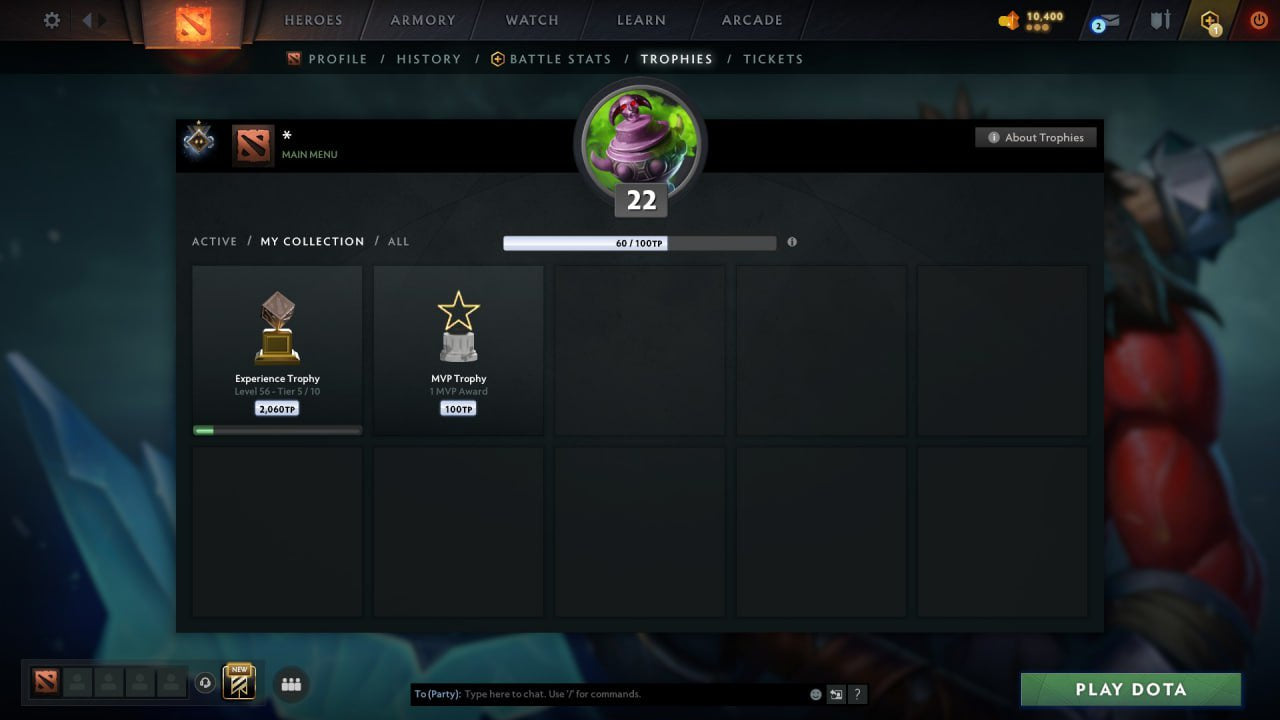Open the channel selector icon beside chat
The image size is (1280, 720).
coord(836,694)
